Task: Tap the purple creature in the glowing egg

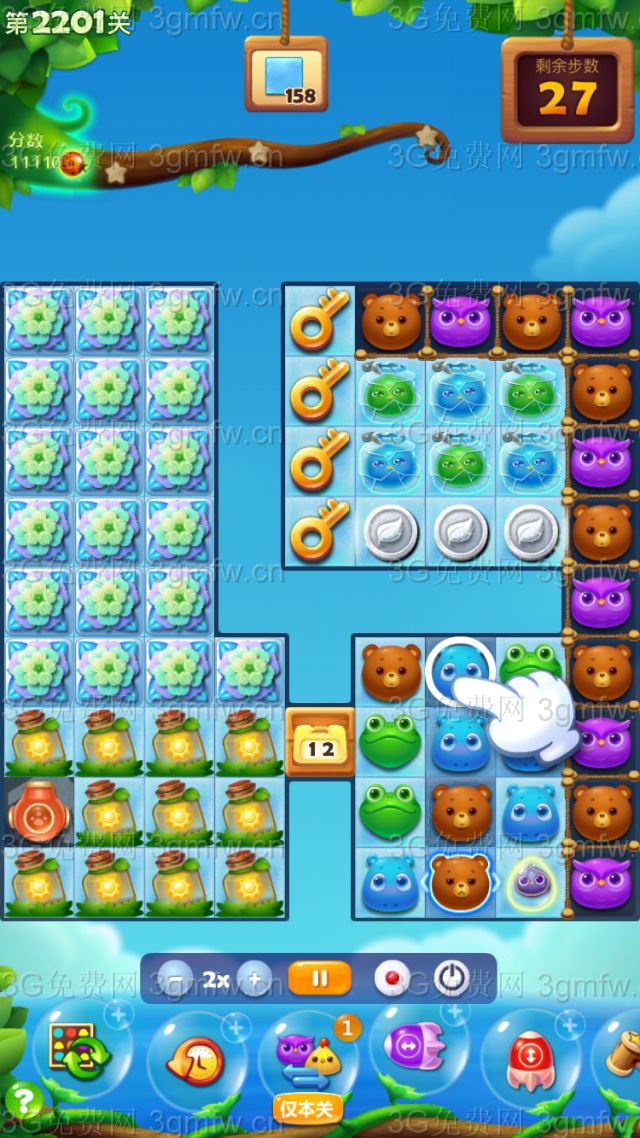Action: 530,881
